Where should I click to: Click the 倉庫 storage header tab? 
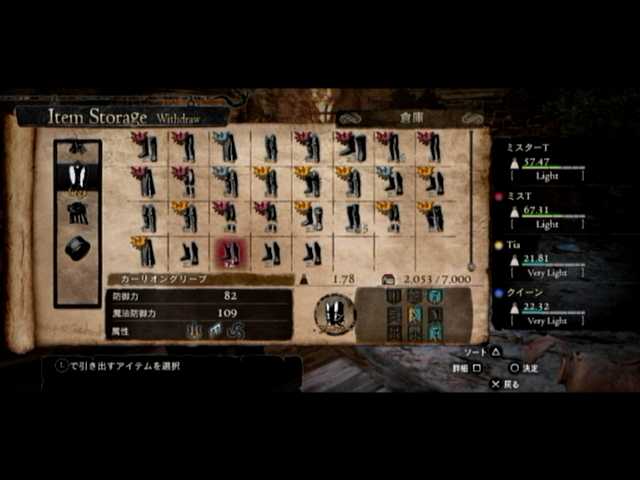click(411, 117)
